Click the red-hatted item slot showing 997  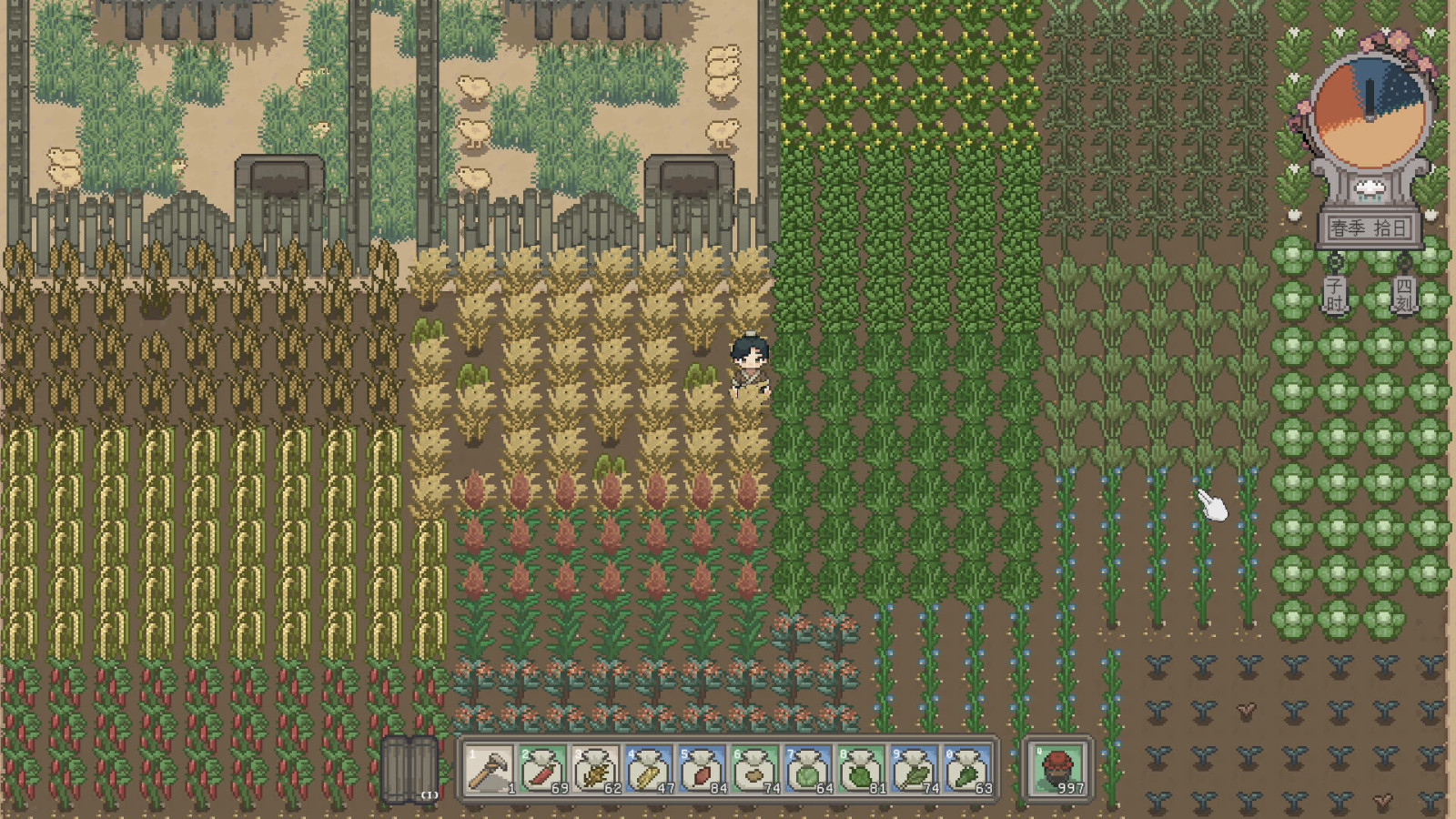(1058, 769)
